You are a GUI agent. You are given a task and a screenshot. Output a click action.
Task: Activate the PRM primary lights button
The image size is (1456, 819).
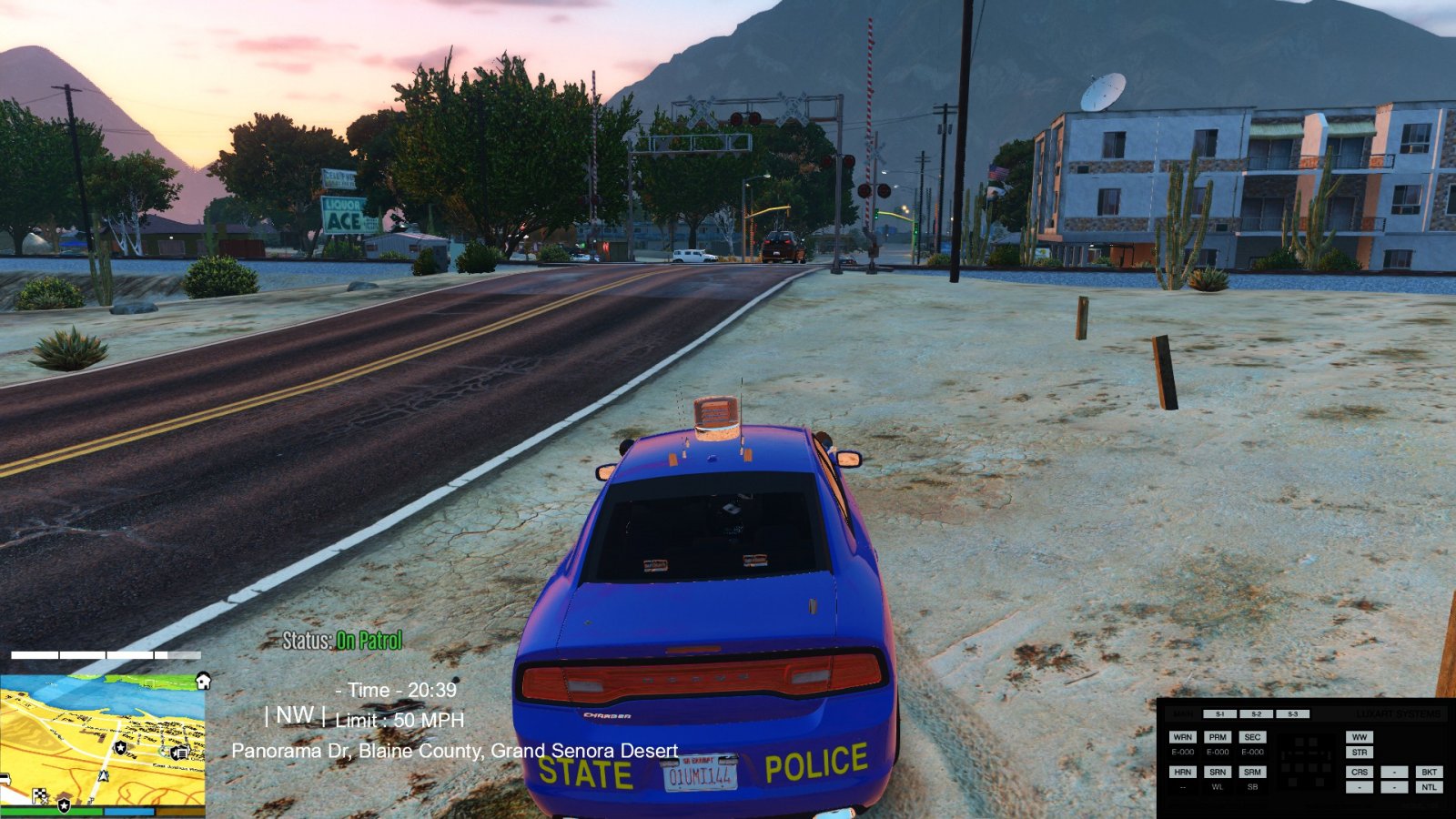[1218, 737]
